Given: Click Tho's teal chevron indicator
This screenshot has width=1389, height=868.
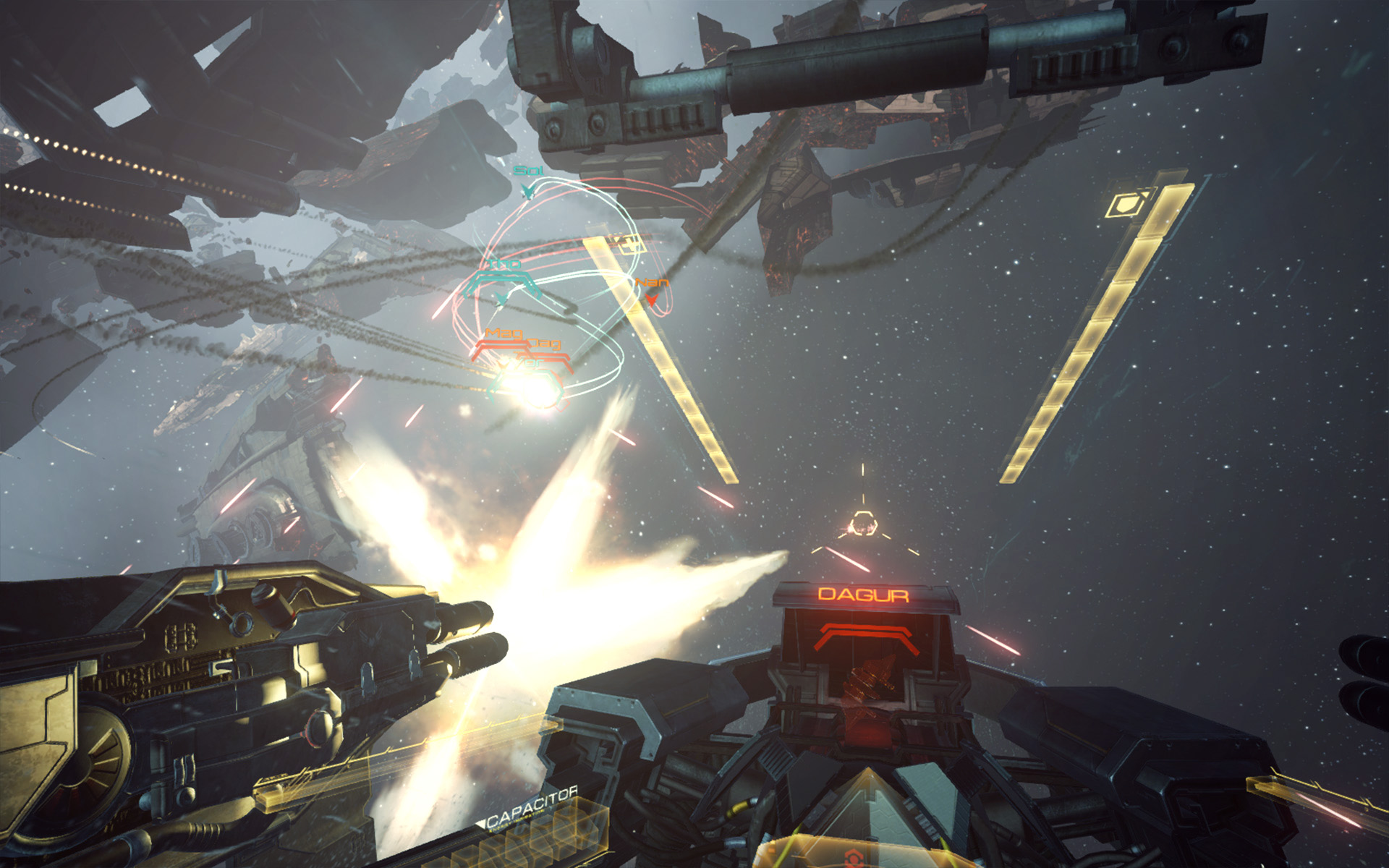Looking at the screenshot, I should coord(501,298).
